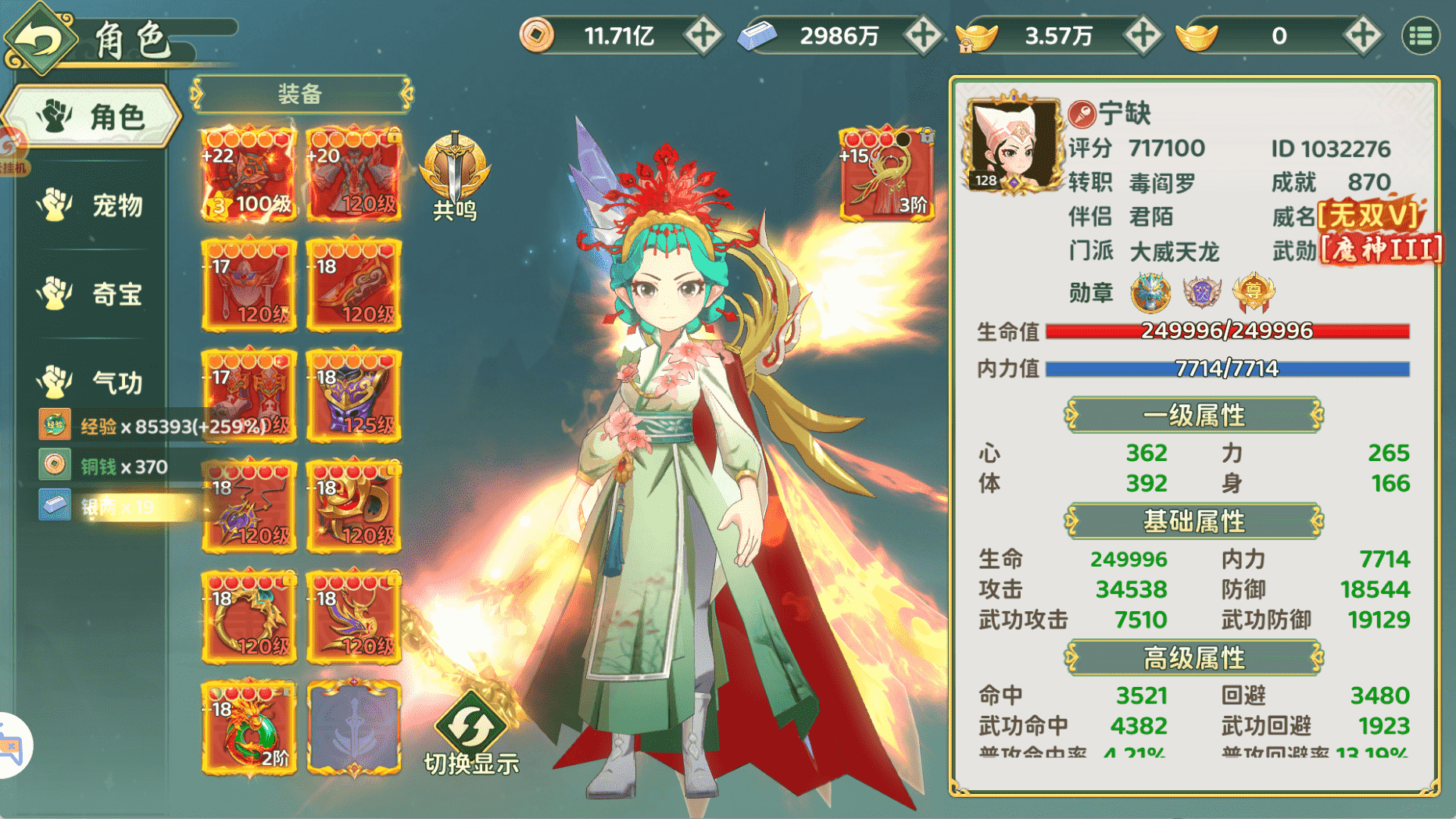Viewport: 1456px width, 819px height.
Task: Add silver ingots using the plus button
Action: pos(922,36)
